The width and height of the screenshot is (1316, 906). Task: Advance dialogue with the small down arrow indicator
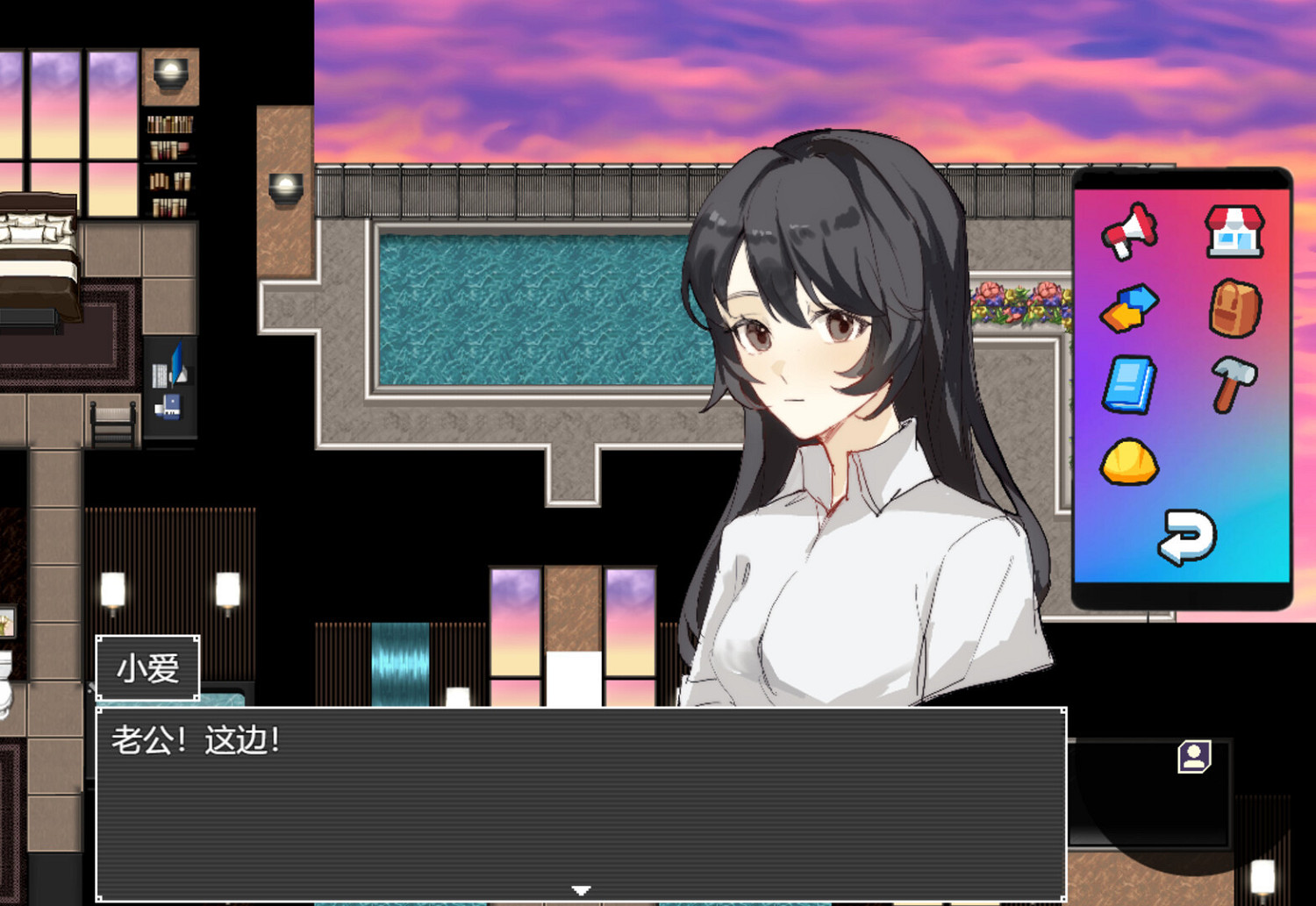pyautogui.click(x=581, y=888)
